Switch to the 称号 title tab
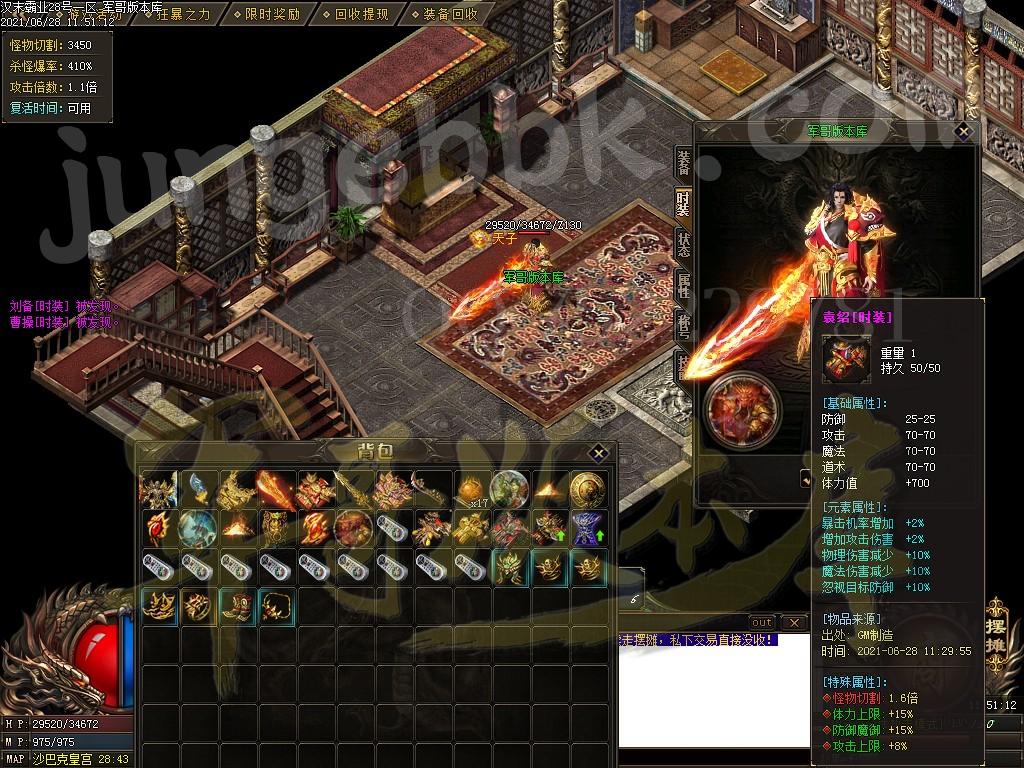Image resolution: width=1024 pixels, height=768 pixels. tap(683, 325)
